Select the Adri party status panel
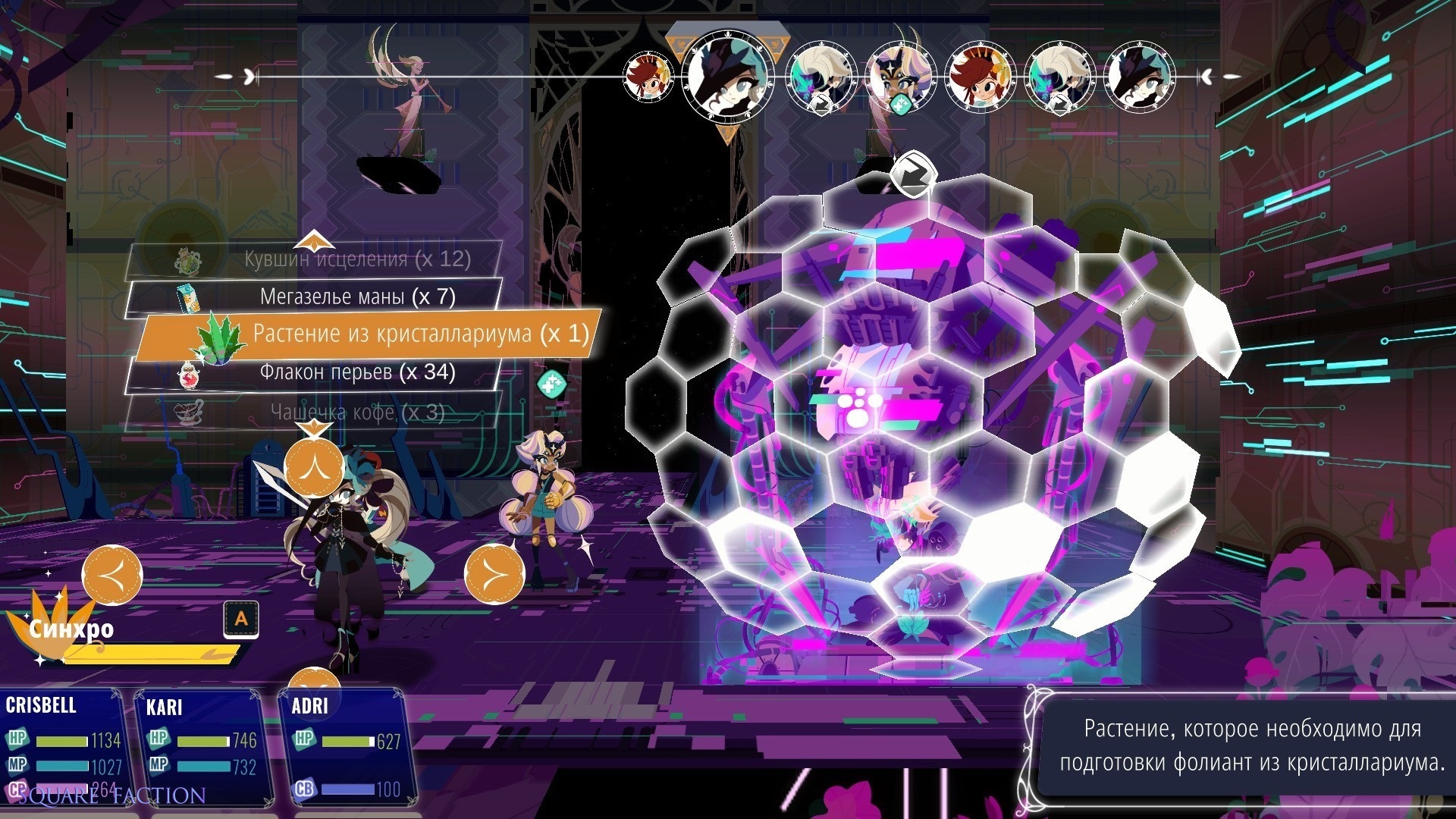 click(x=345, y=747)
